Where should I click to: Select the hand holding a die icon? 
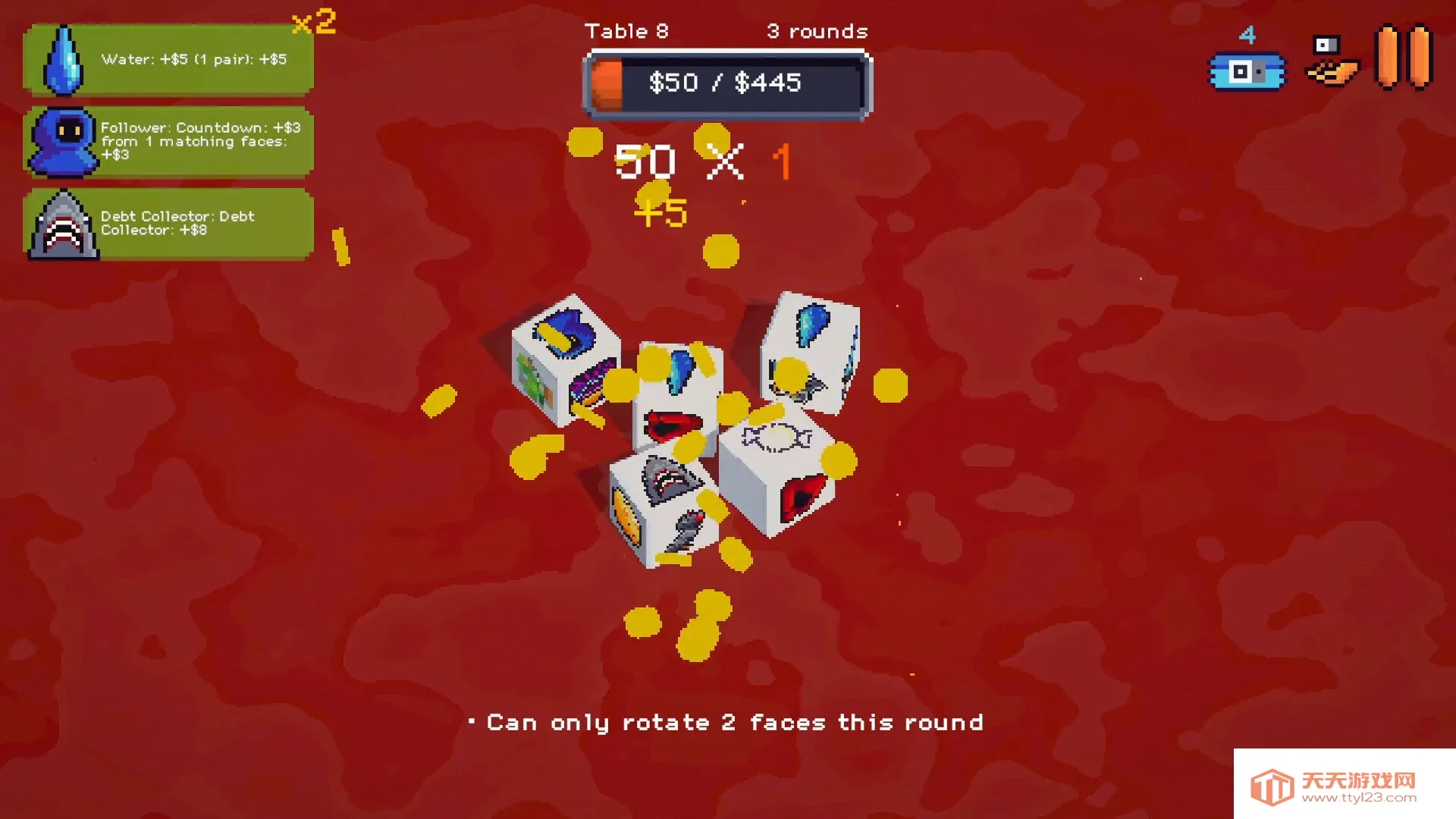[x=1332, y=61]
